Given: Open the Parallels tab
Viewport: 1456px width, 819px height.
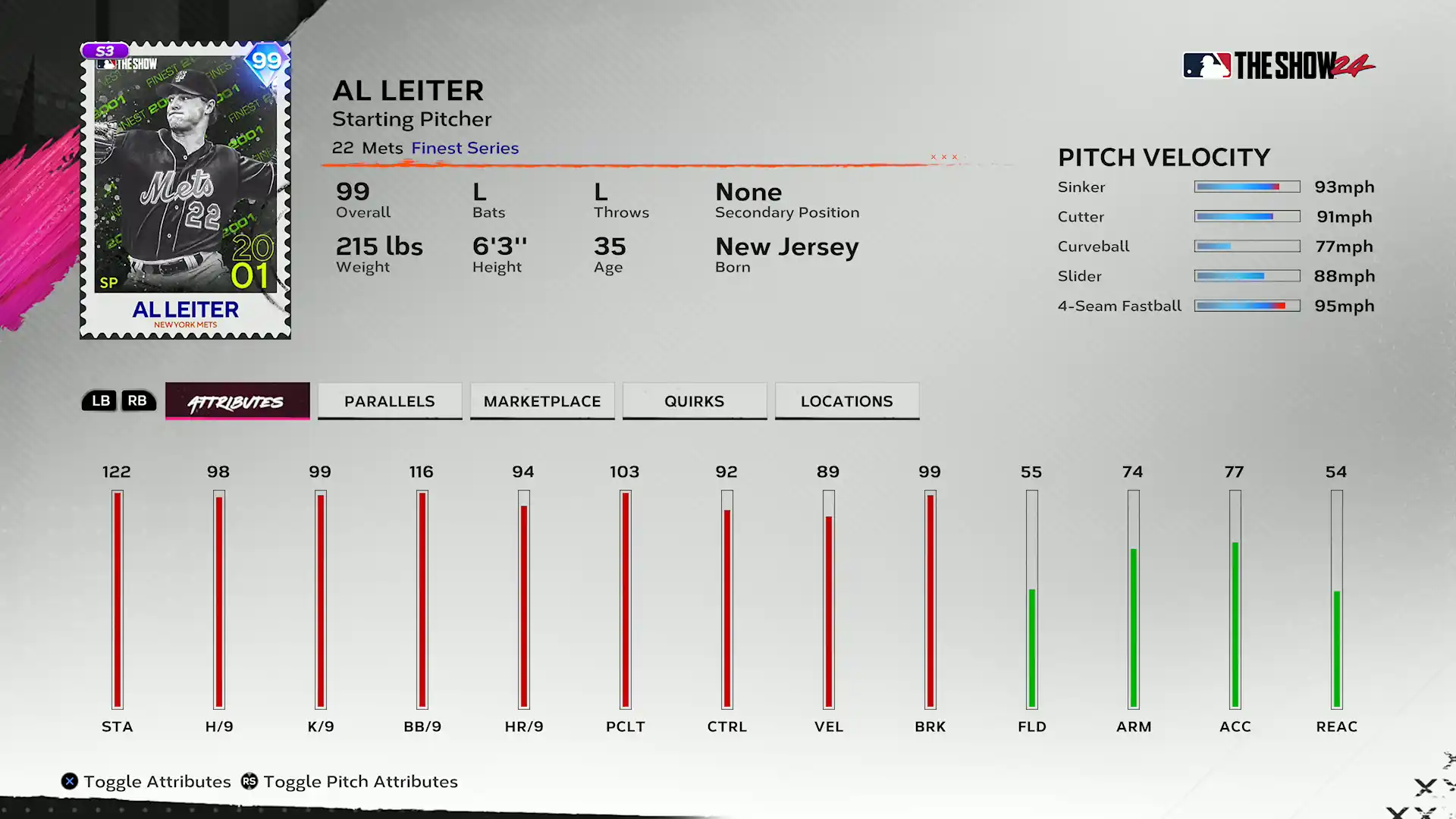Looking at the screenshot, I should click(390, 401).
